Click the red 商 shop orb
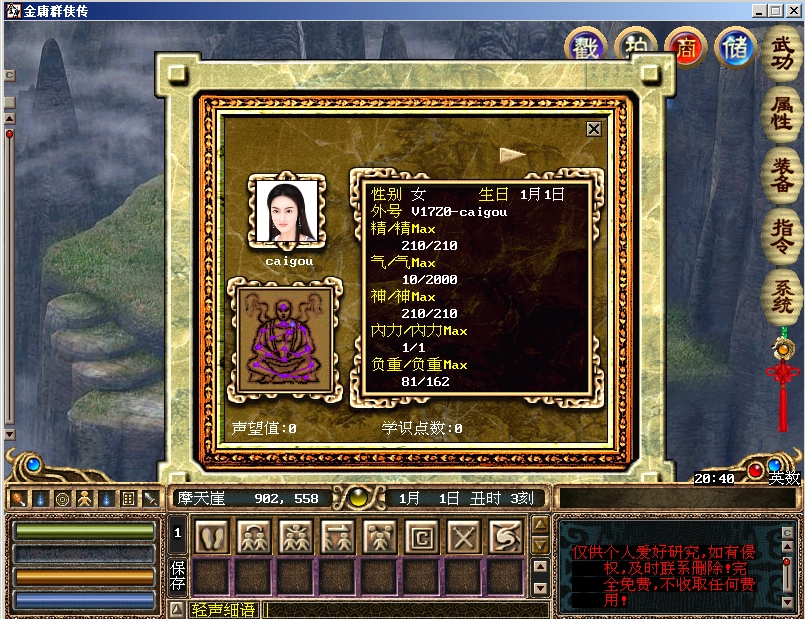Image resolution: width=805 pixels, height=619 pixels. point(686,48)
